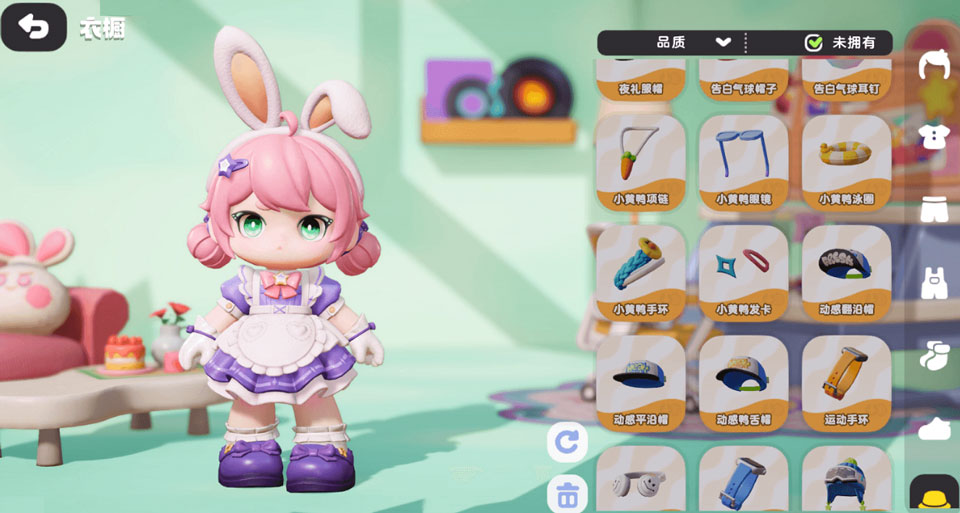Image resolution: width=960 pixels, height=513 pixels.
Task: Click the circular reset arrow button
Action: (567, 442)
